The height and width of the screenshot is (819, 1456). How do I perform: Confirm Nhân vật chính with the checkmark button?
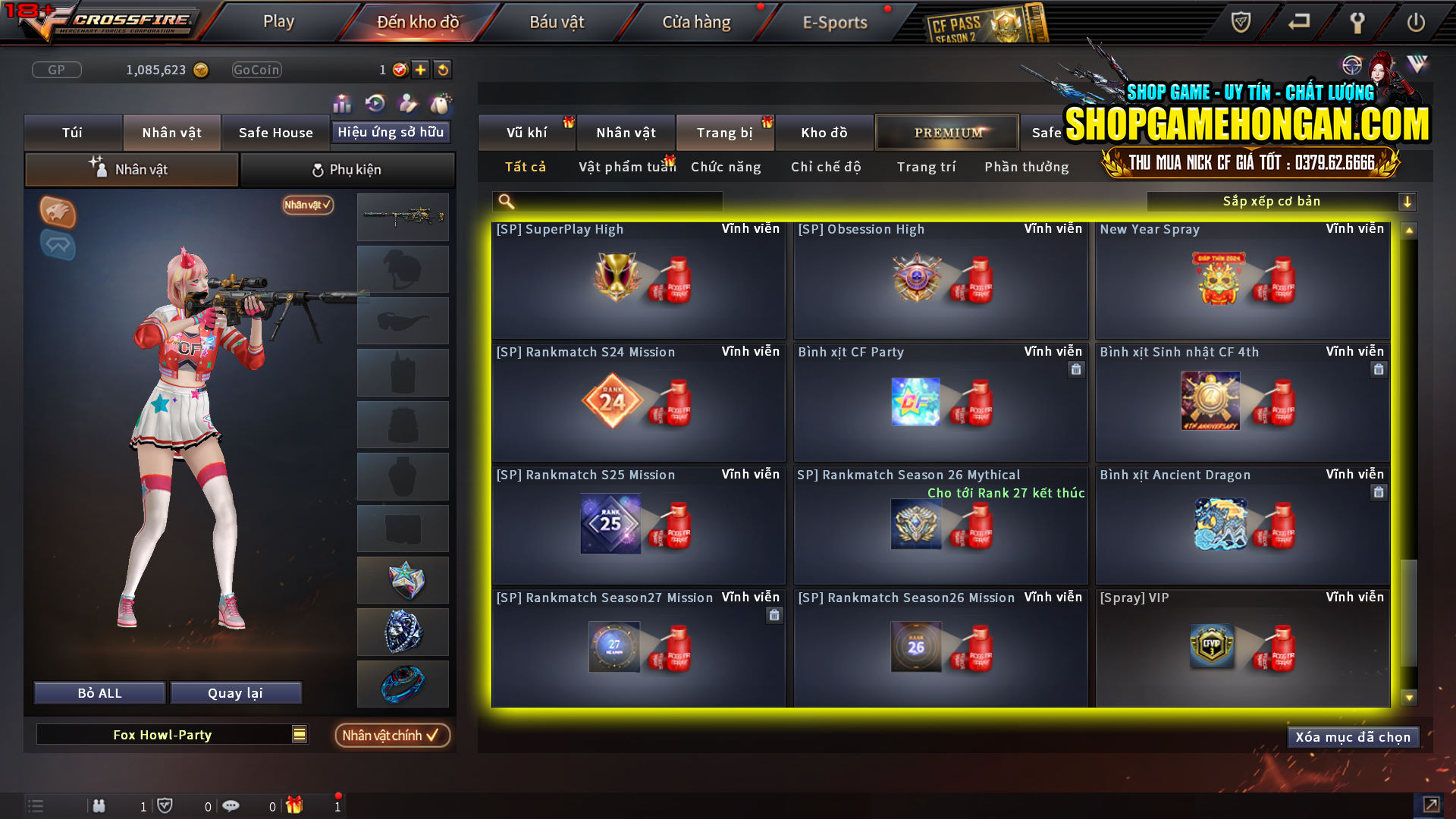point(393,735)
